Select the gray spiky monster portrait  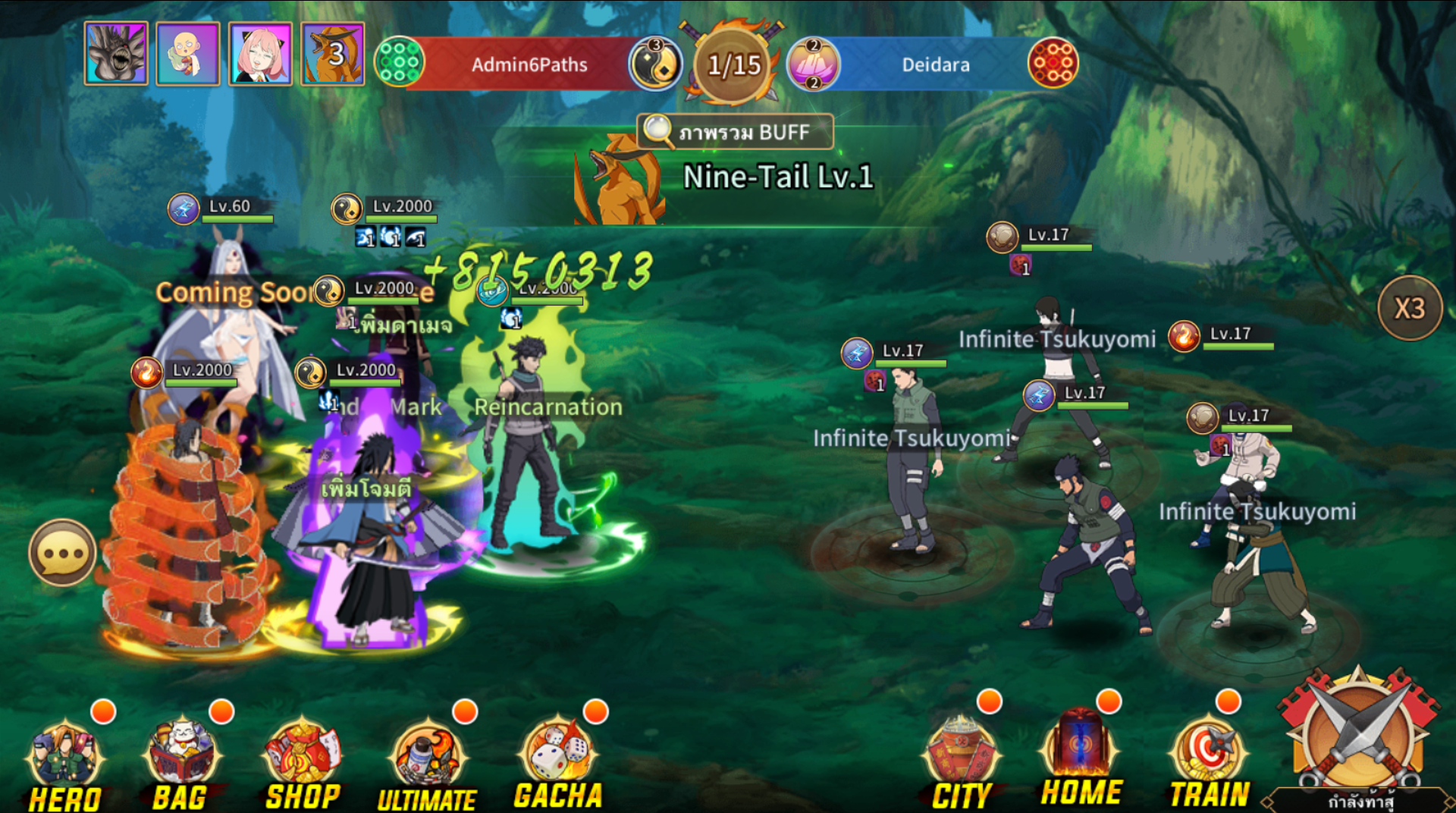116,54
